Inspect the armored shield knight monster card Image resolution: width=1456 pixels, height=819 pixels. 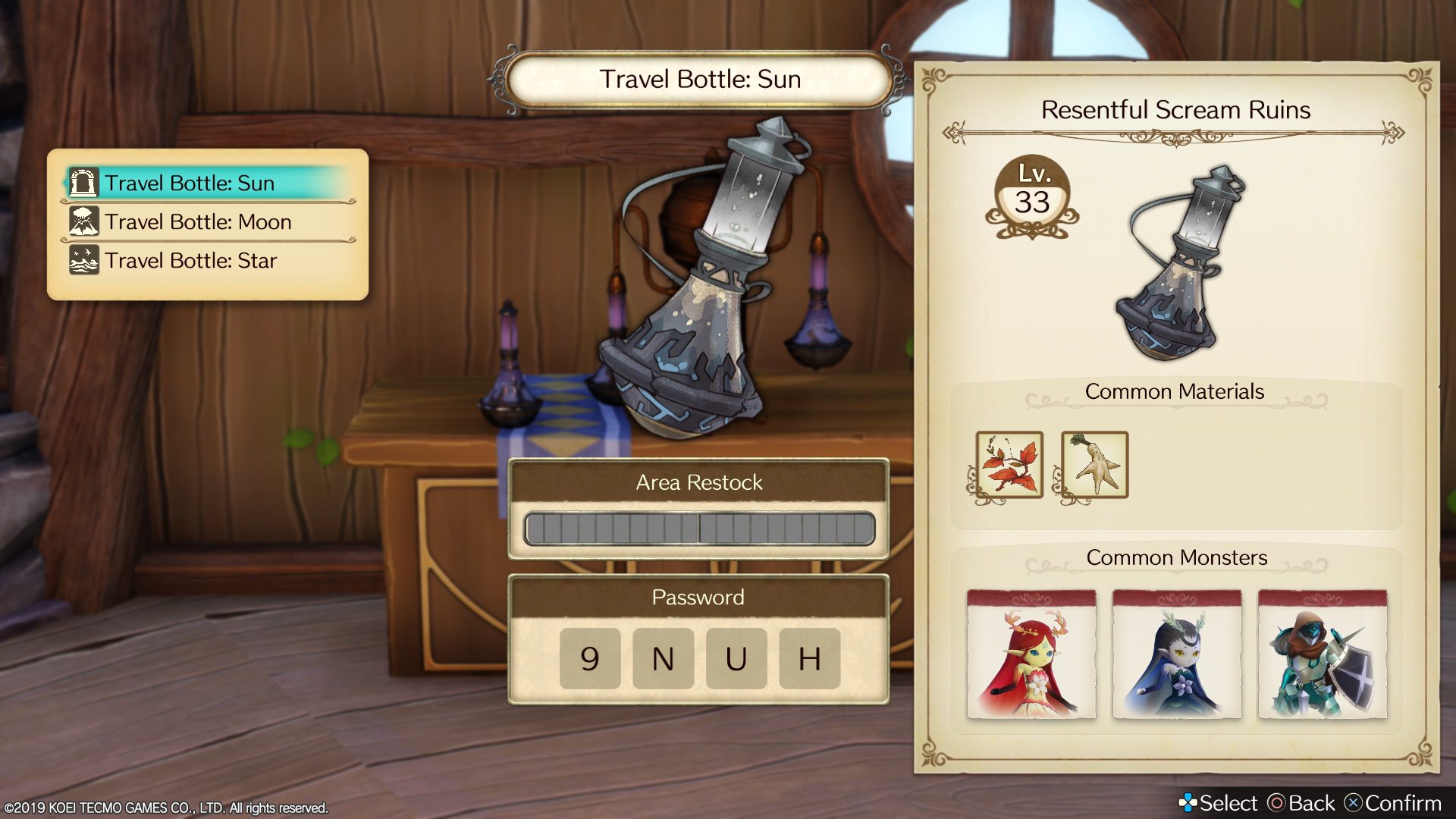[x=1323, y=654]
